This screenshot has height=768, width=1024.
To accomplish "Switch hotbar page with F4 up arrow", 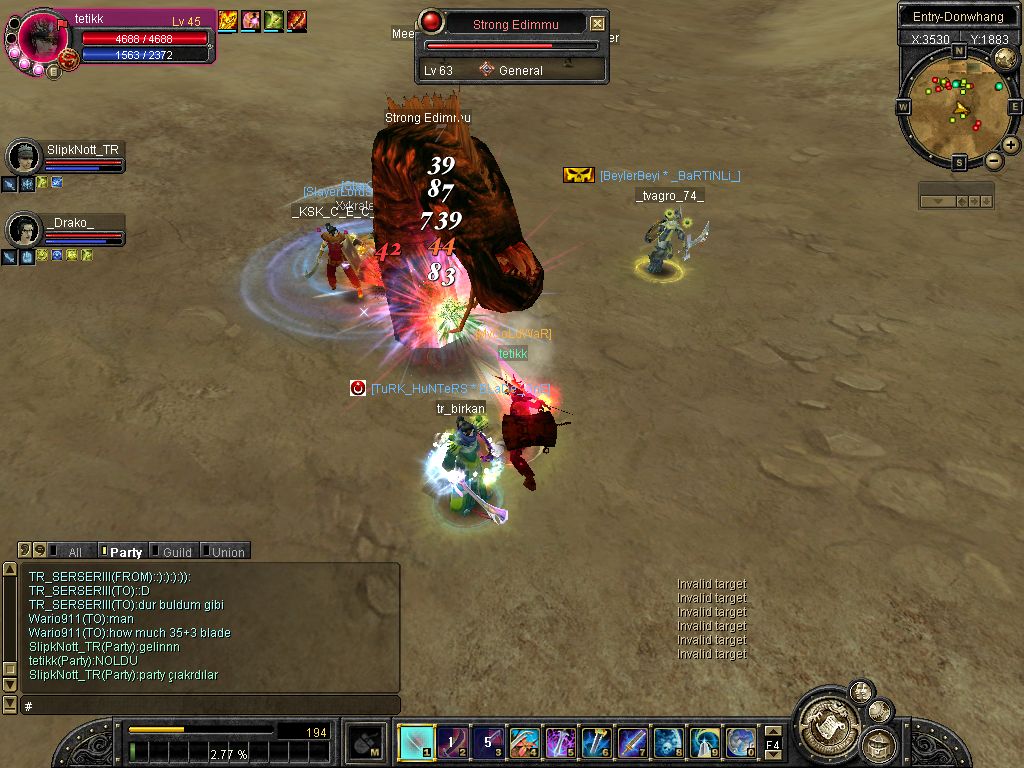I will (773, 732).
